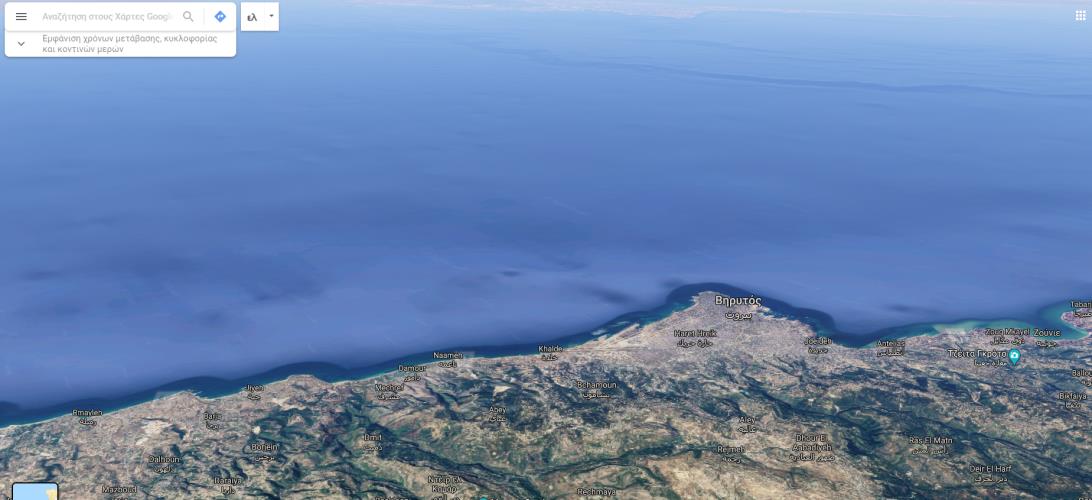
Task: Open the Google apps grid
Action: pyautogui.click(x=1079, y=15)
